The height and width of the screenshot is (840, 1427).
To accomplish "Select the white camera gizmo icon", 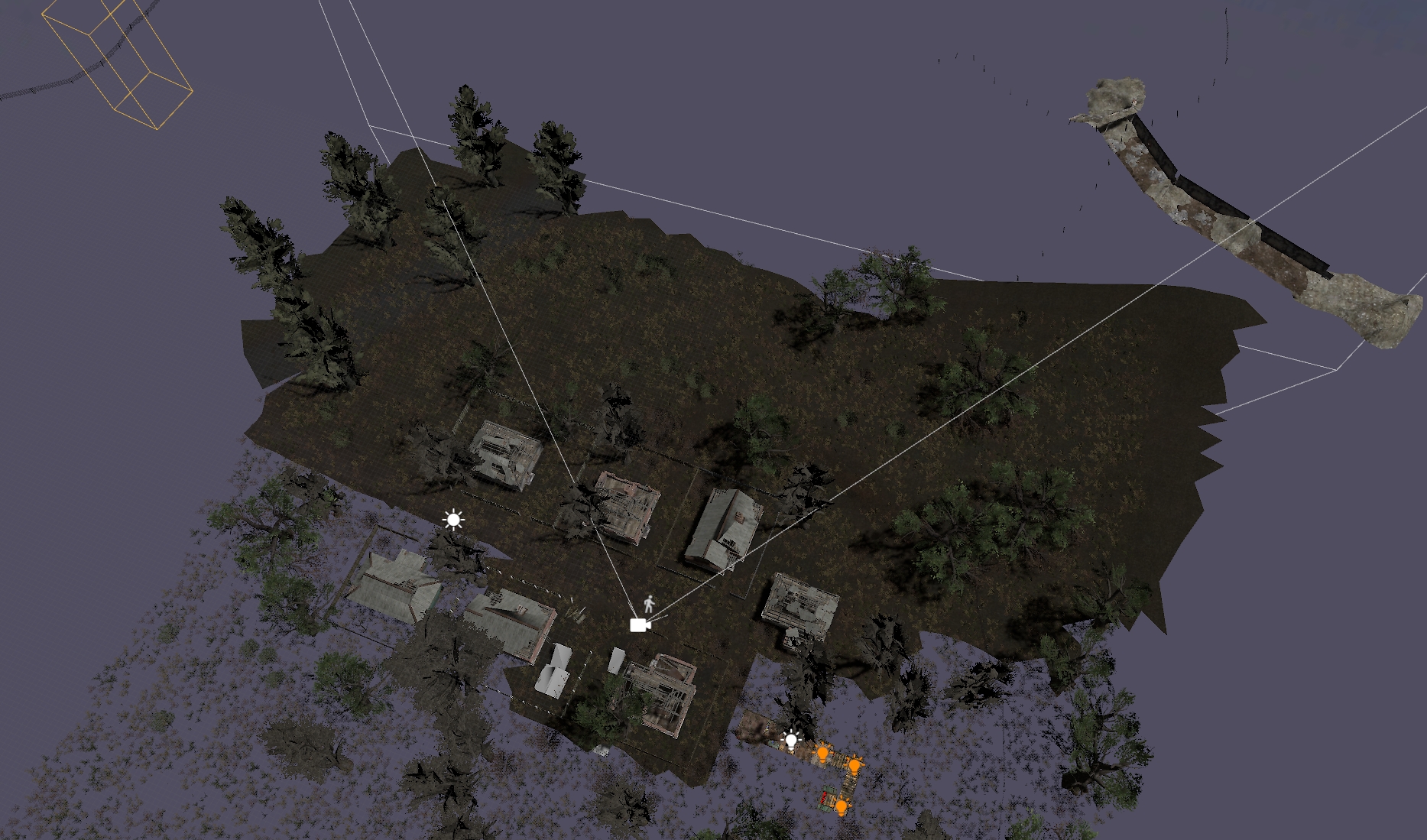I will [x=639, y=625].
